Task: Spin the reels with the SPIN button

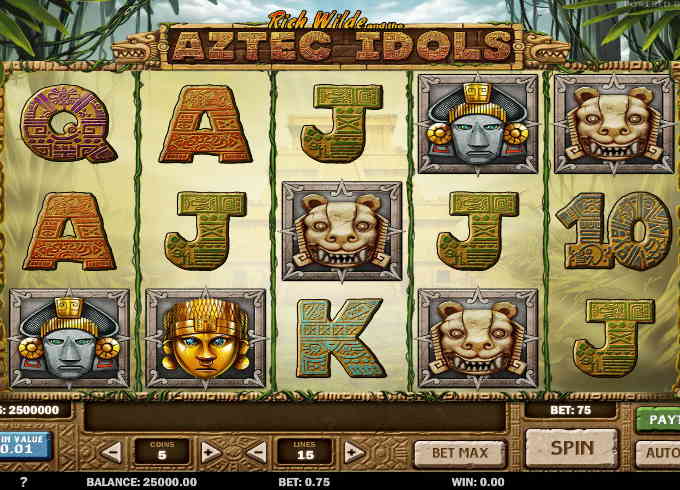Action: pyautogui.click(x=571, y=448)
